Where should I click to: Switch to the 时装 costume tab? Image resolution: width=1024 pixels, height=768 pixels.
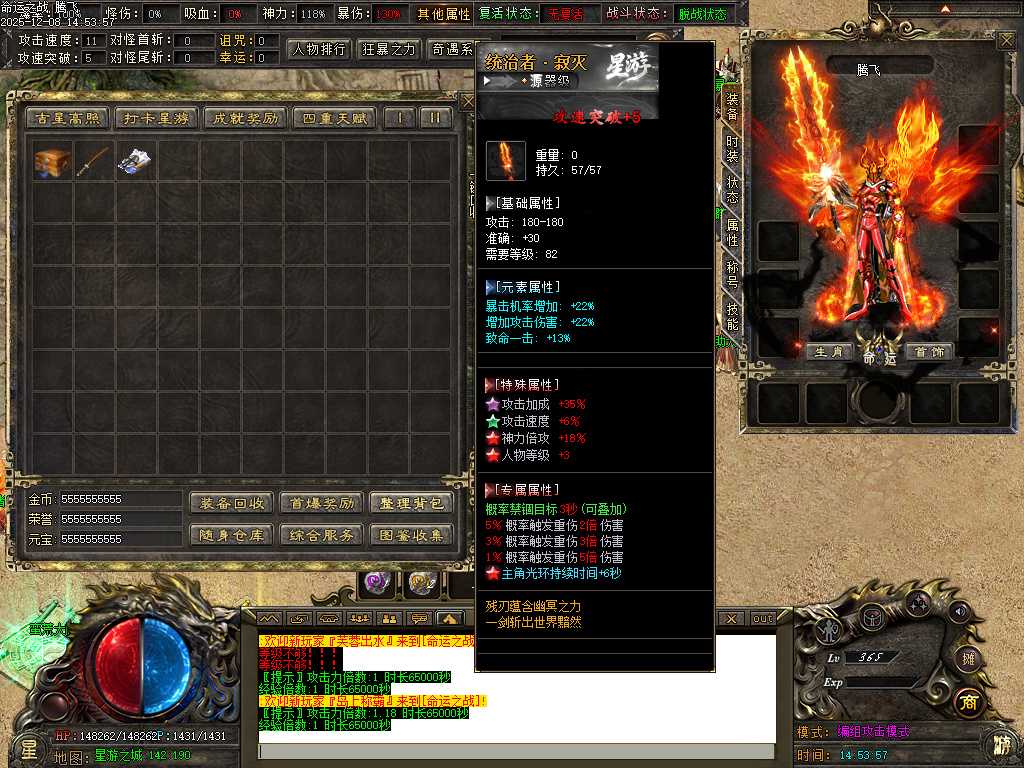coord(732,148)
